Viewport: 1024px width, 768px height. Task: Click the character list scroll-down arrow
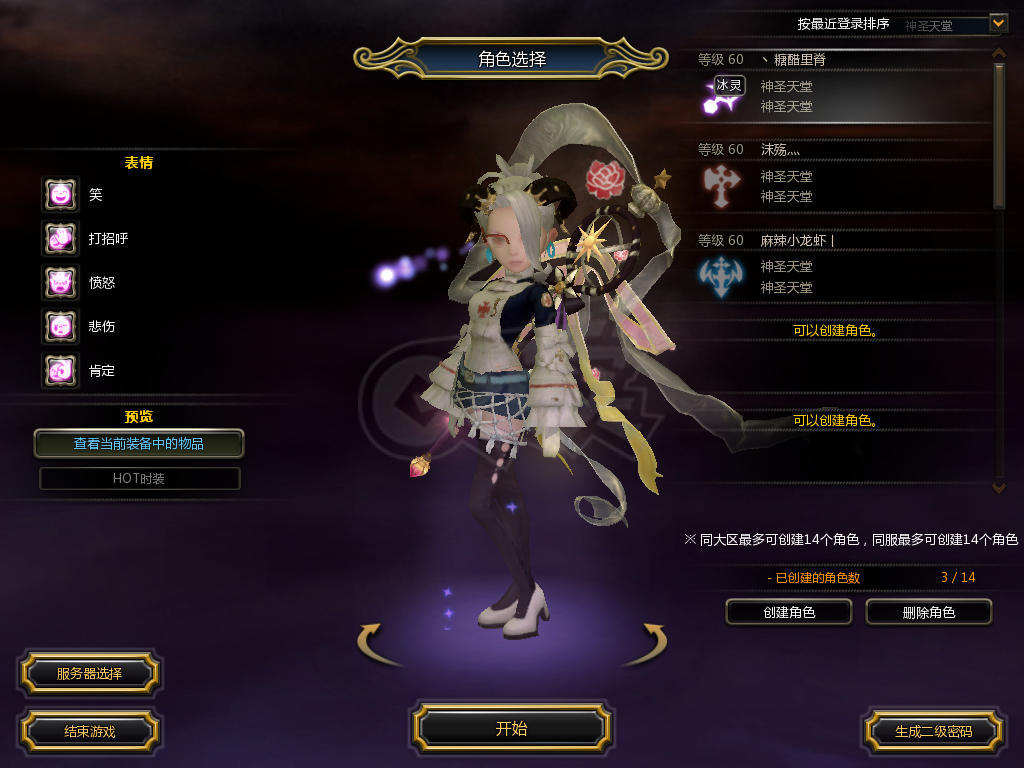pyautogui.click(x=998, y=486)
